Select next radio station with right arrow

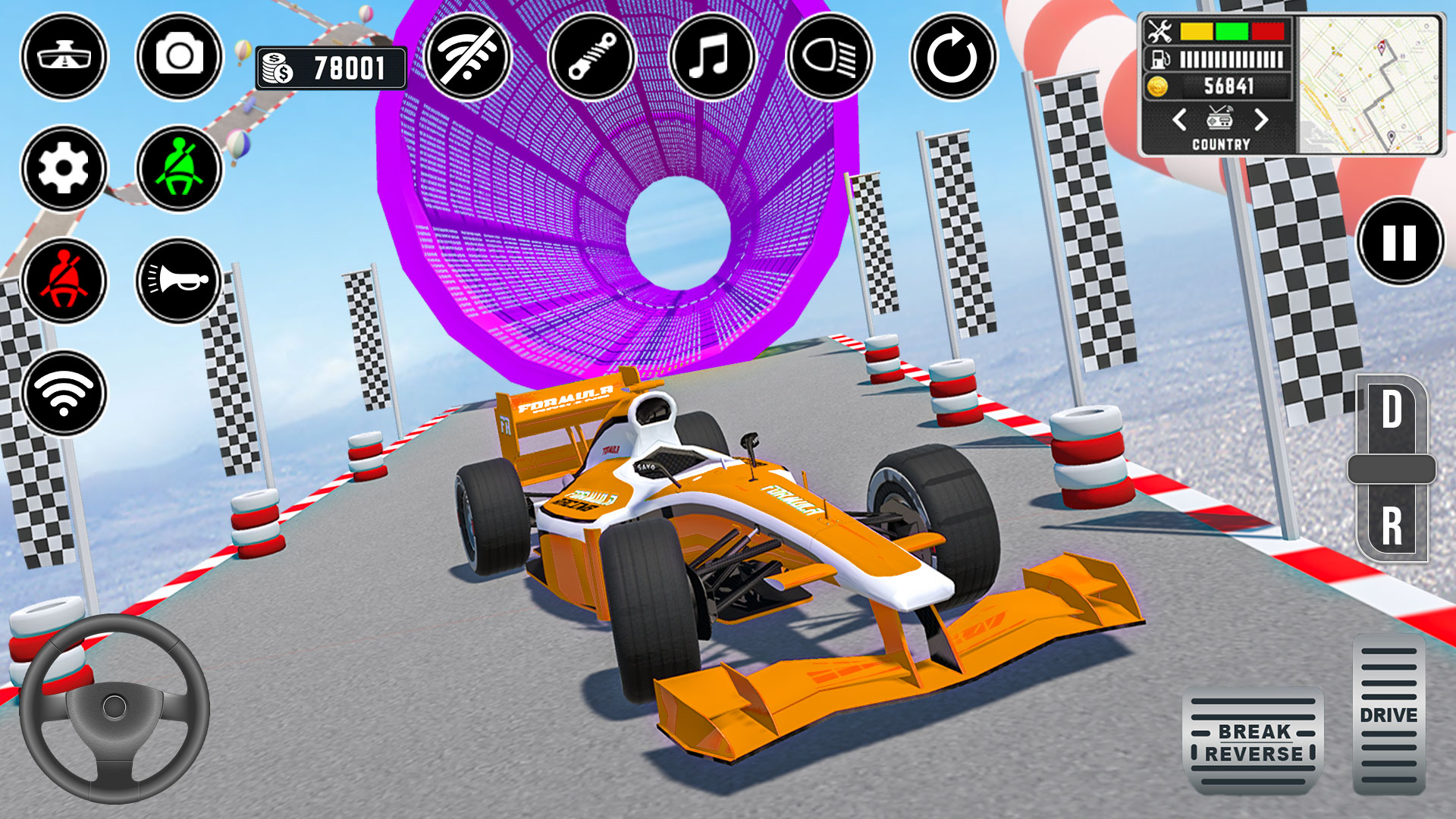(x=1262, y=118)
